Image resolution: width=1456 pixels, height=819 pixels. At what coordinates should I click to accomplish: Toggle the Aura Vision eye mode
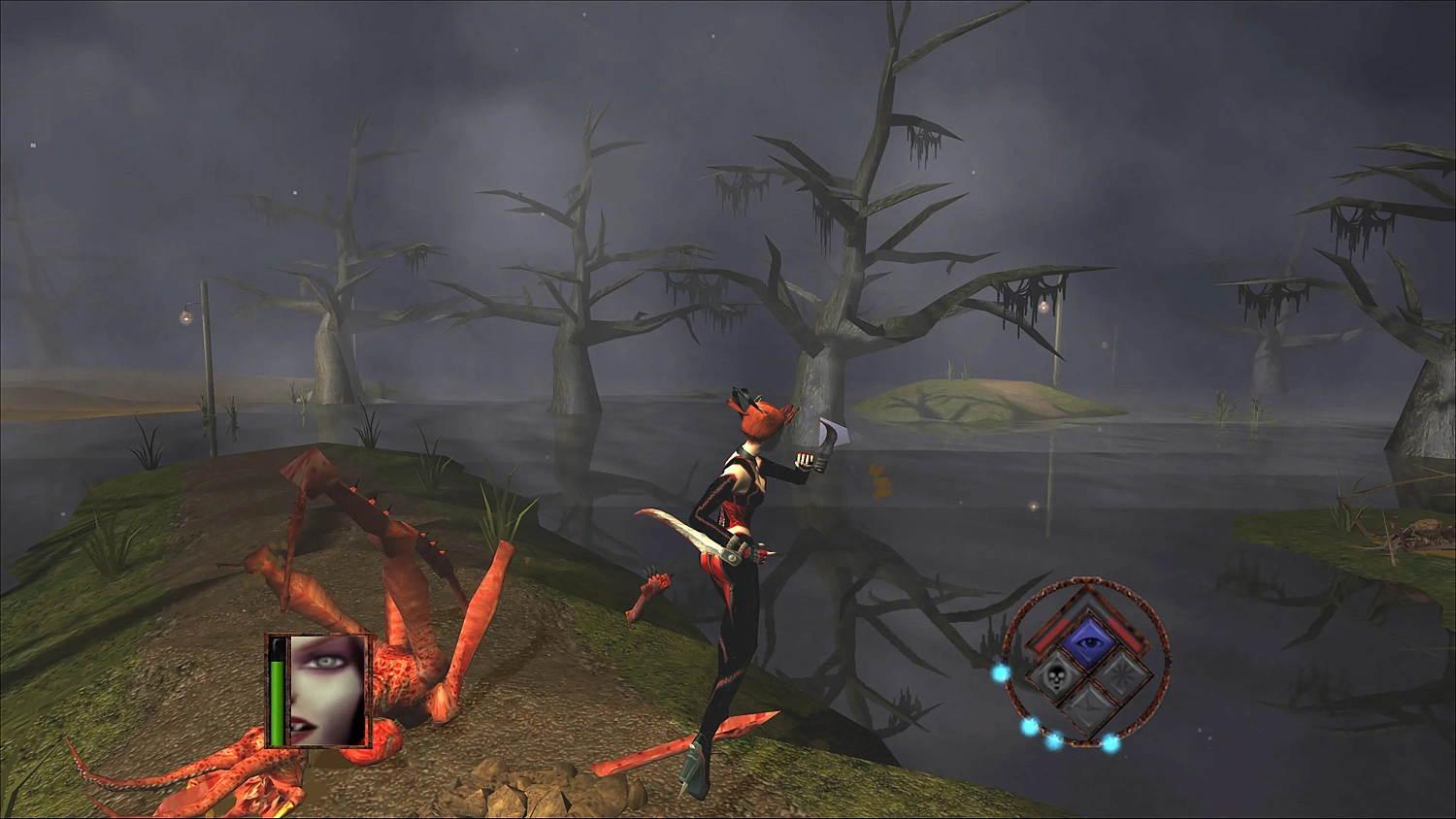tap(1088, 640)
